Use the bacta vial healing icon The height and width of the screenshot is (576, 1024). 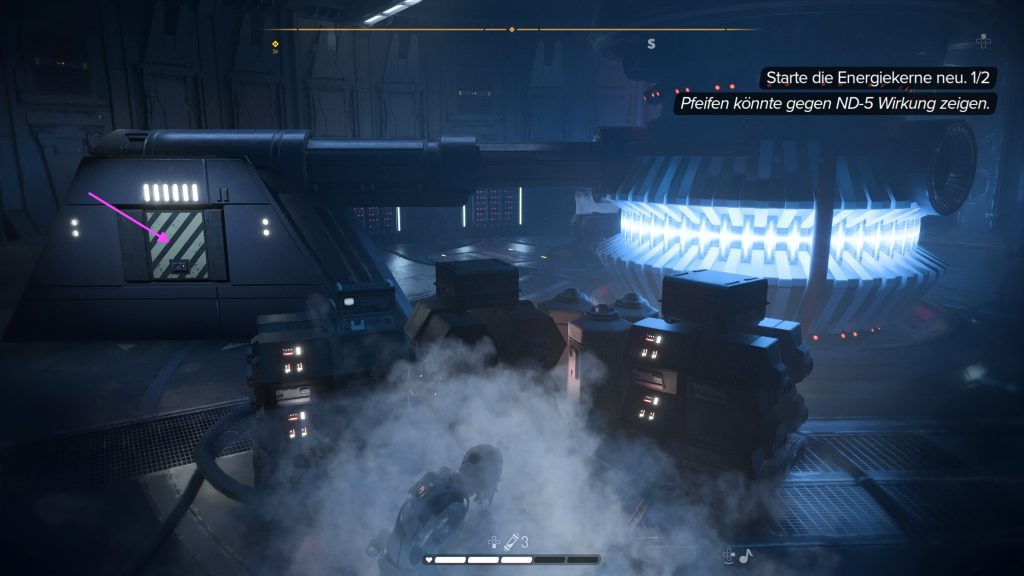(511, 542)
